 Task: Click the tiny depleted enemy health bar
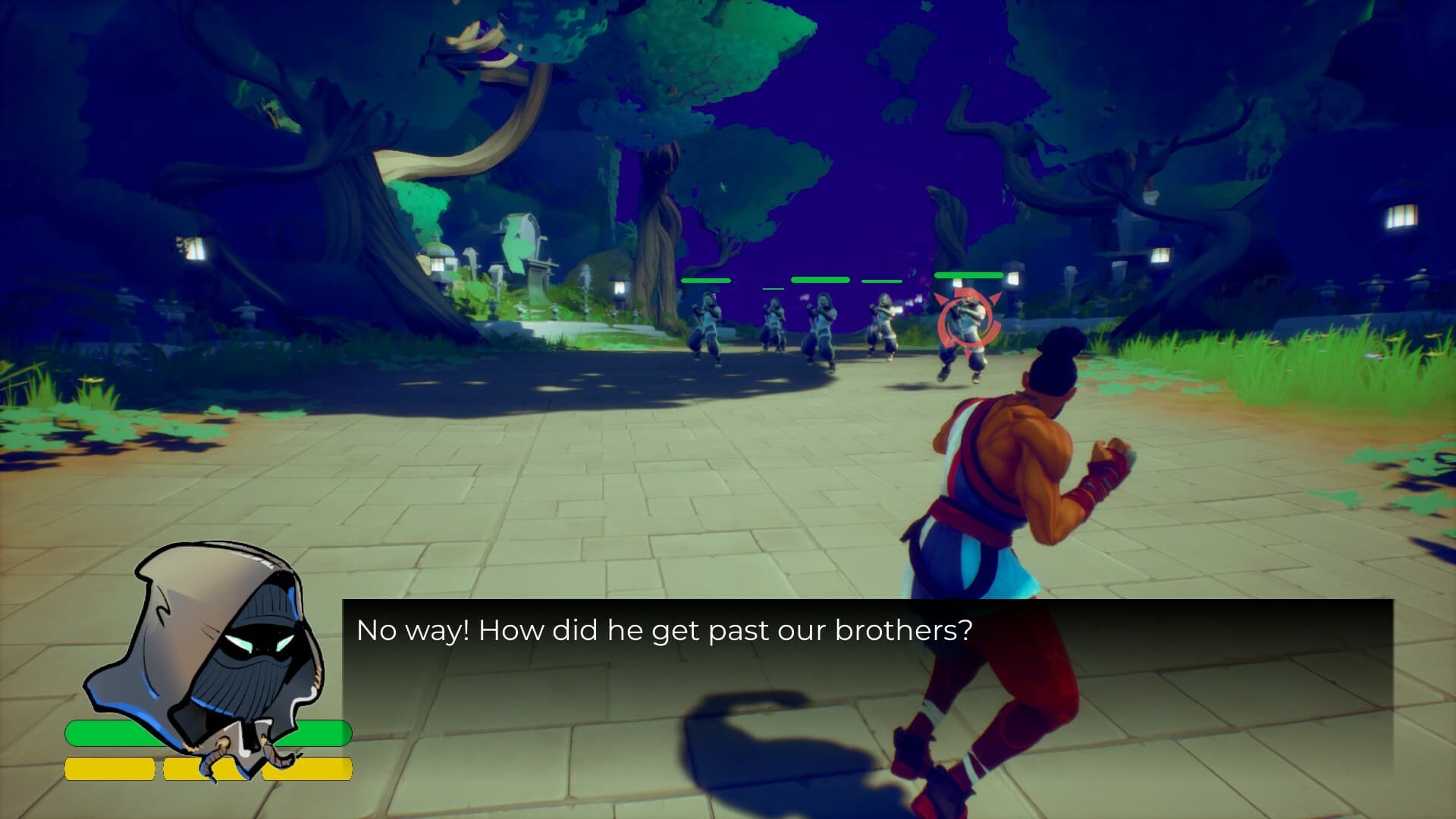pyautogui.click(x=773, y=288)
